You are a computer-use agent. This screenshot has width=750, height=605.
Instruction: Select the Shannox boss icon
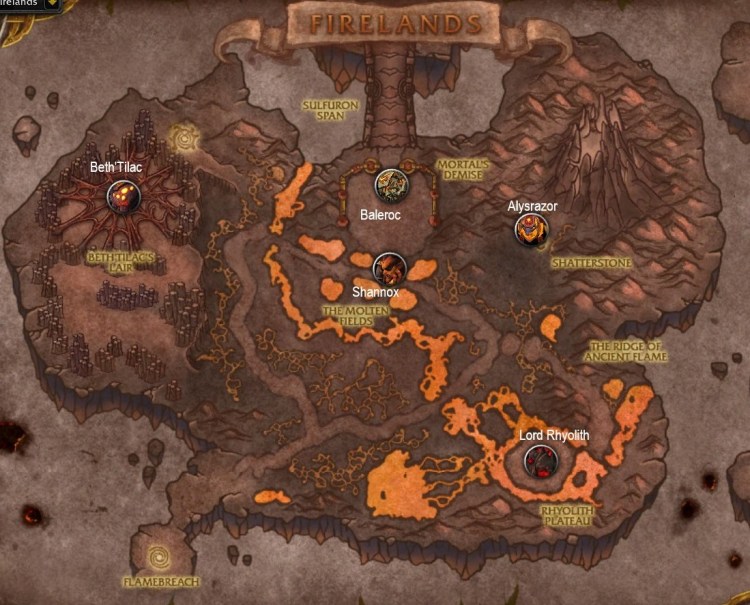[387, 268]
